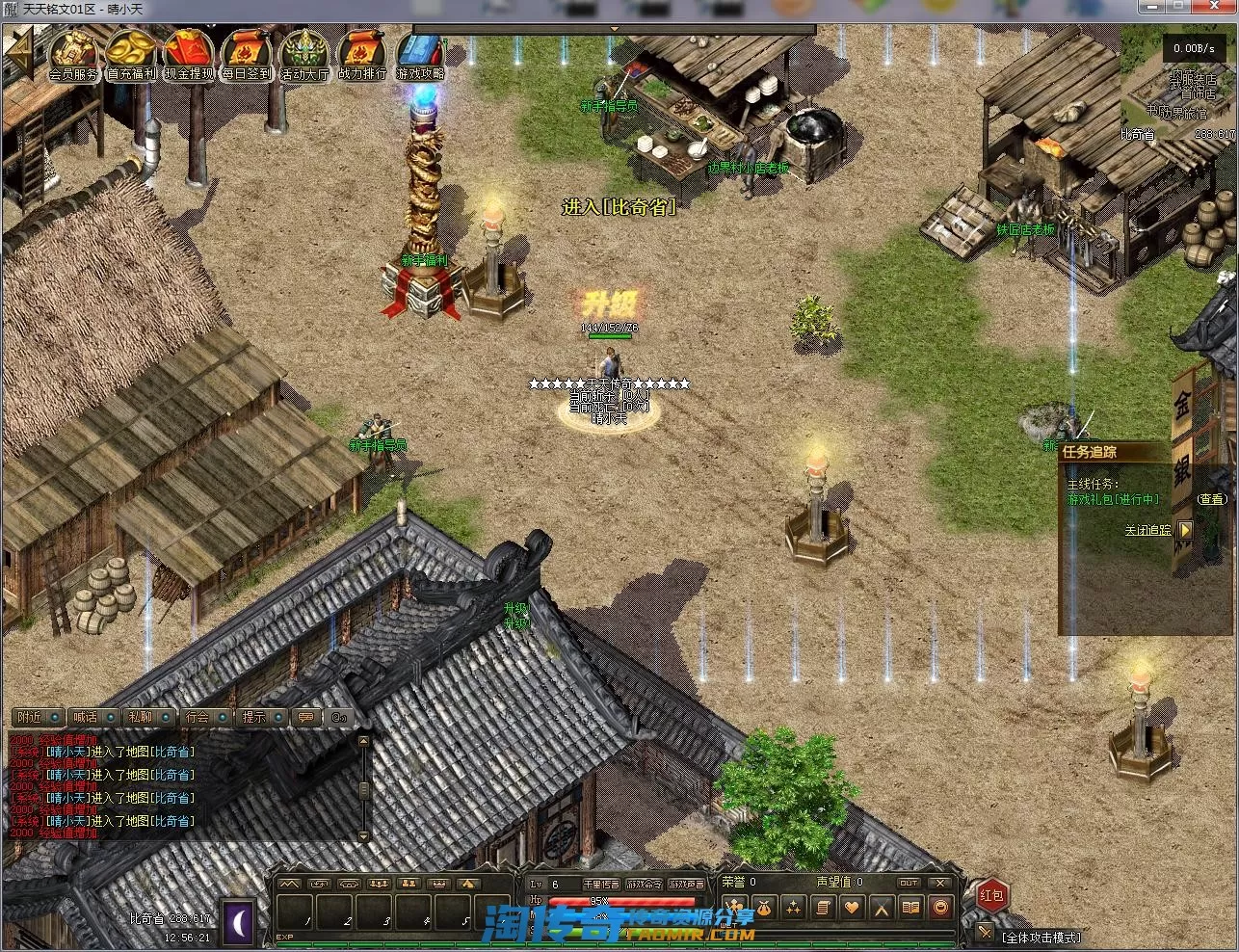The width and height of the screenshot is (1239, 952).
Task: Toggle the 私聊 private chat channel
Action: pyautogui.click(x=150, y=717)
